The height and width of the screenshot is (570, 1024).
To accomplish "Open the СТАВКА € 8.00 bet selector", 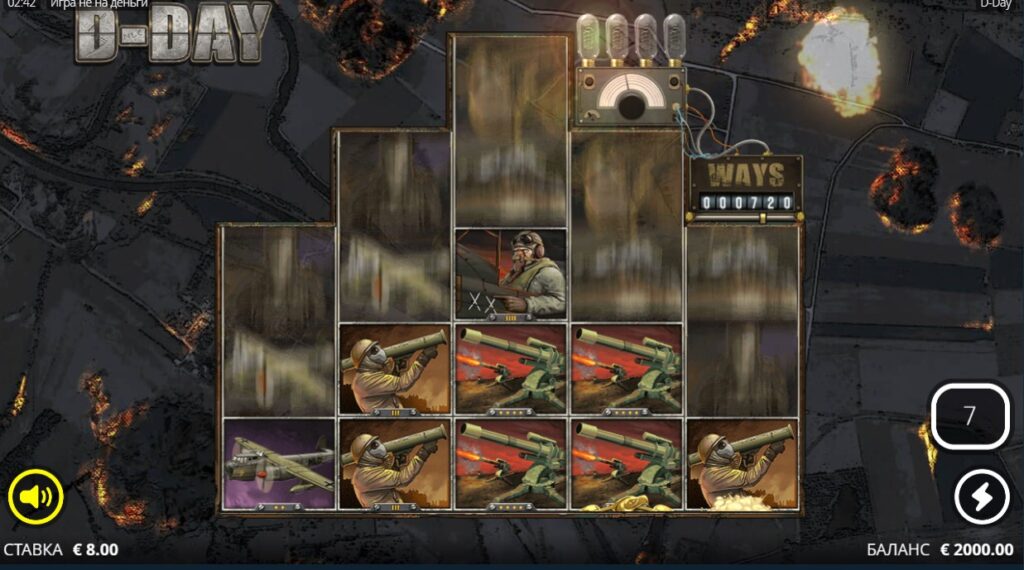I will coord(62,549).
